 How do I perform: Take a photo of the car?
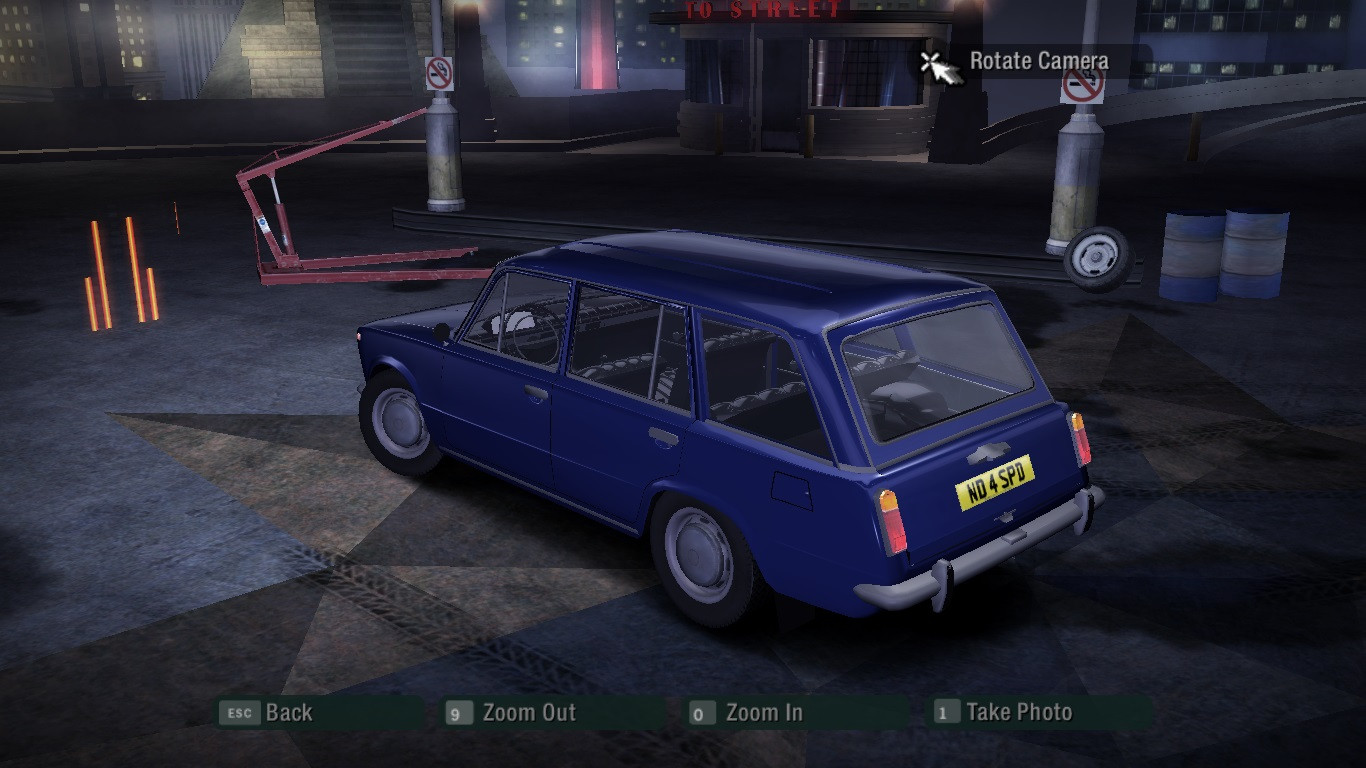[1018, 713]
